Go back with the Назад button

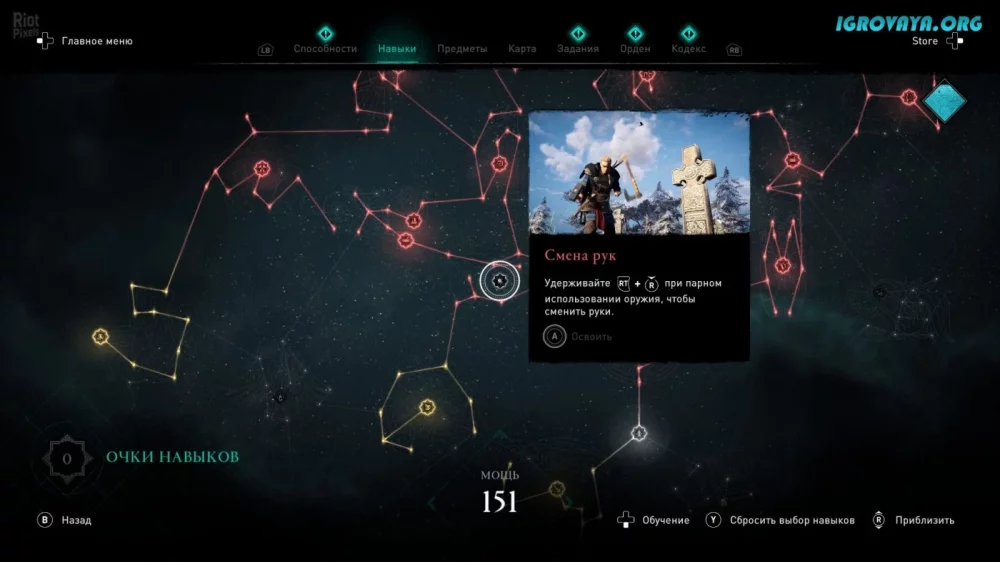[x=76, y=520]
